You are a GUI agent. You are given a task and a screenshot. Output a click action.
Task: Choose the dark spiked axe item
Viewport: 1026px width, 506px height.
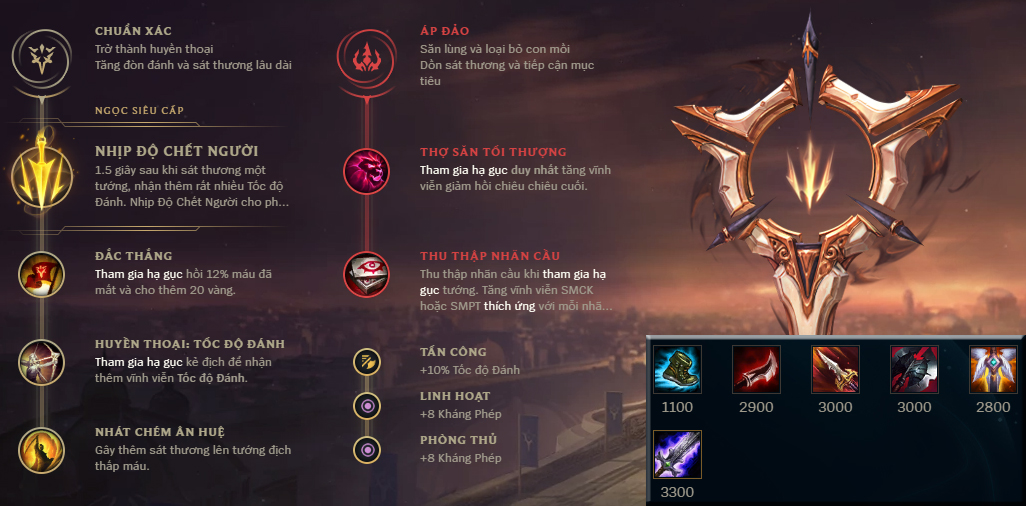click(914, 369)
